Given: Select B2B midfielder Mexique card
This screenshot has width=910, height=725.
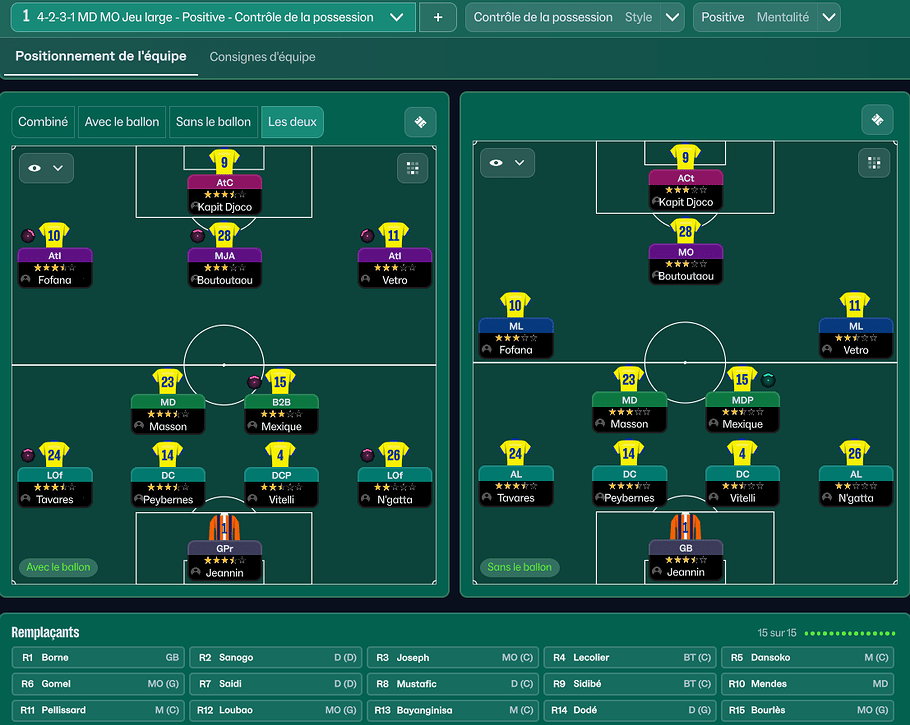Looking at the screenshot, I should point(281,413).
